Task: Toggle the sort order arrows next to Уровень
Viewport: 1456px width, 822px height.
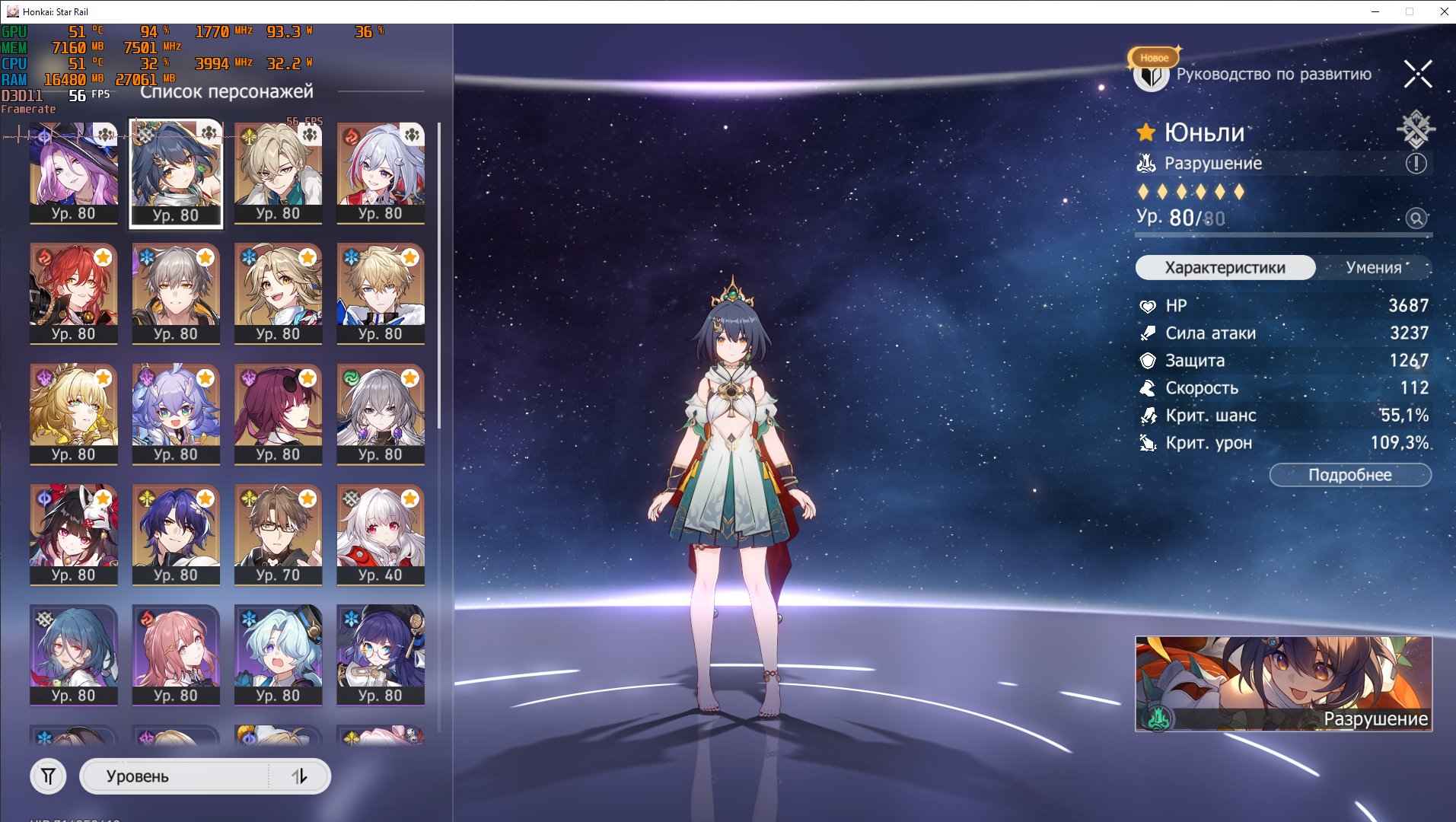Action: (299, 777)
